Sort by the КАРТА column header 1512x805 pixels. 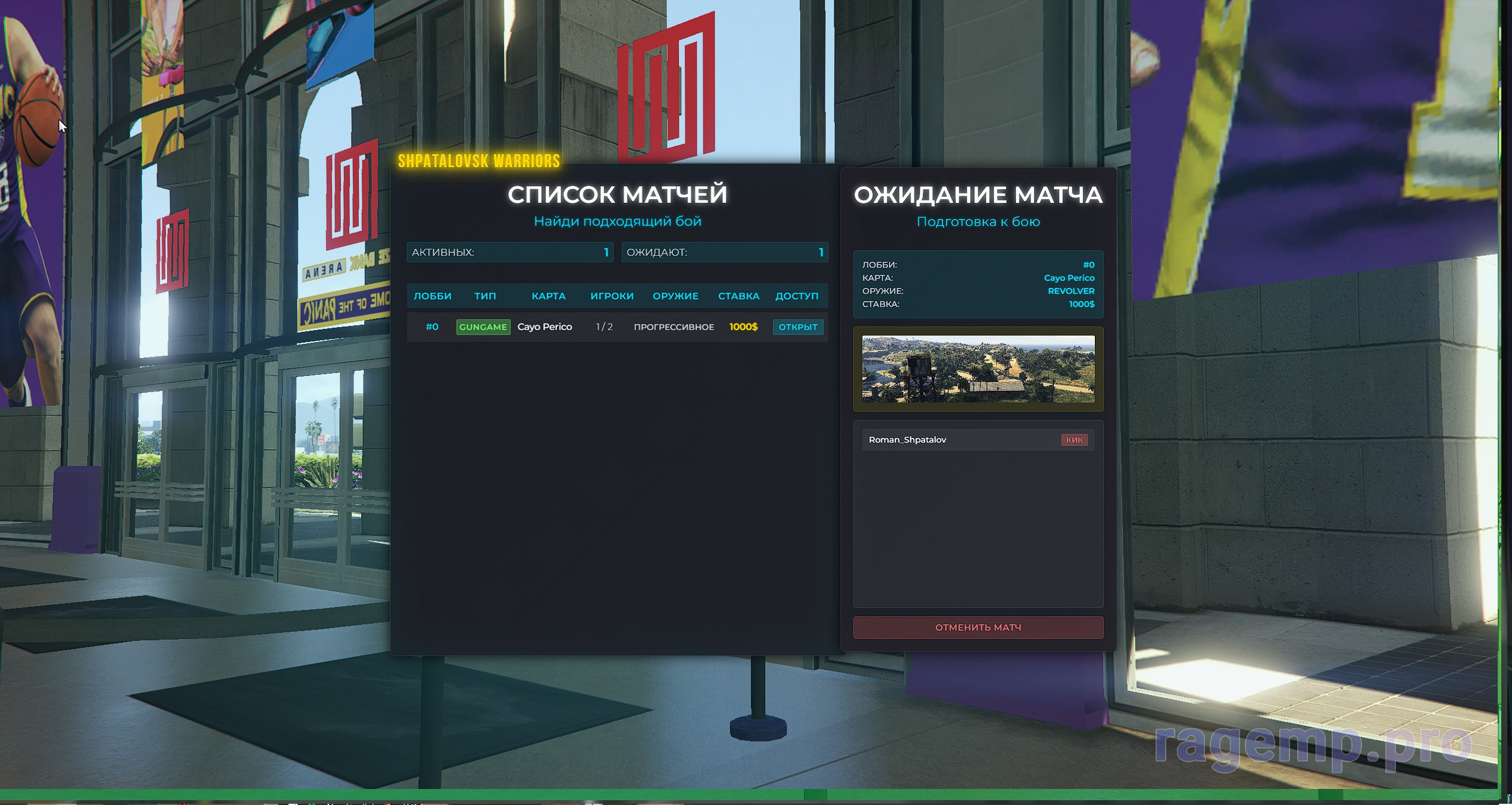(x=548, y=296)
